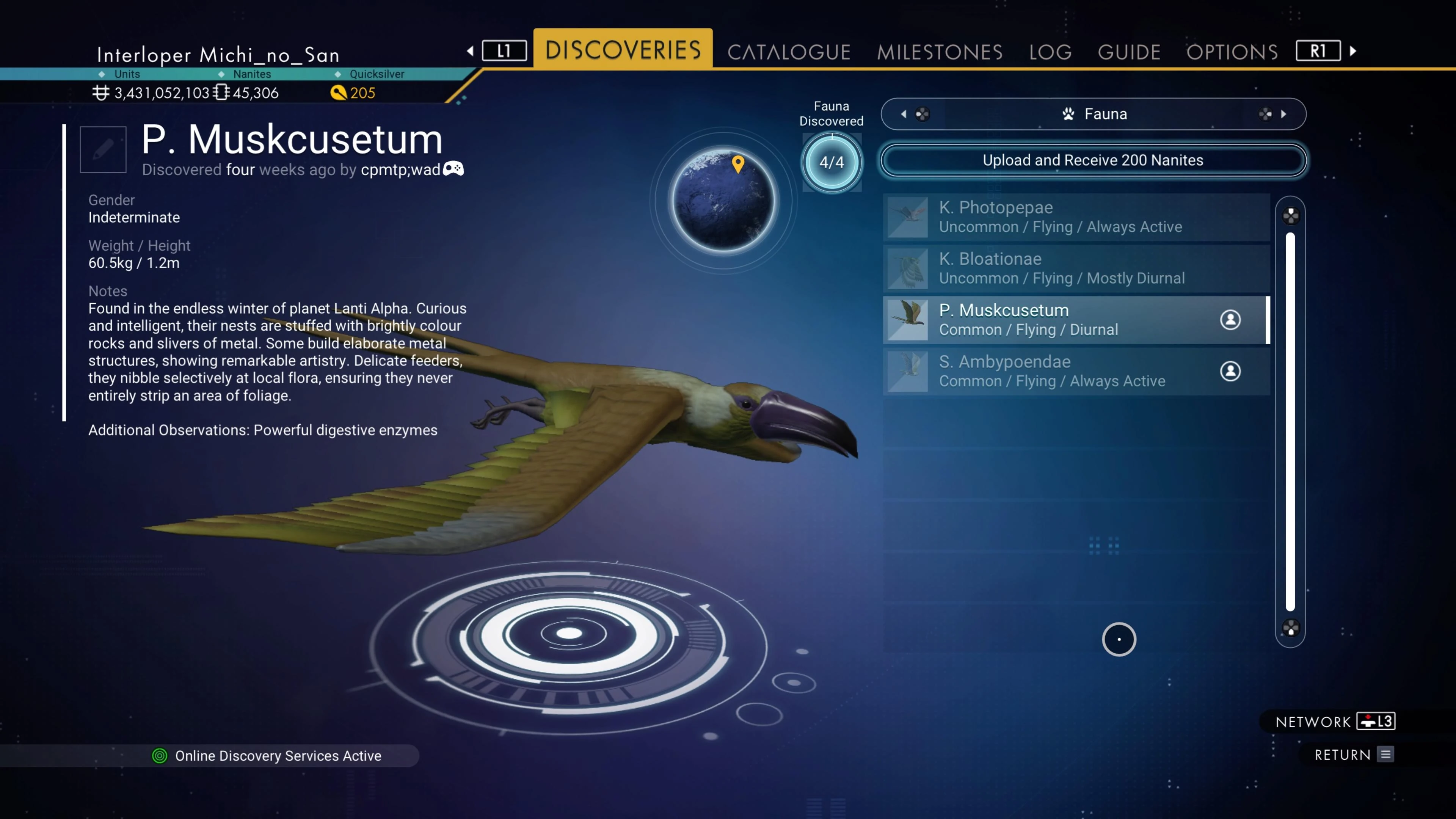Image resolution: width=1456 pixels, height=819 pixels.
Task: Show the Log tab
Action: (1050, 52)
